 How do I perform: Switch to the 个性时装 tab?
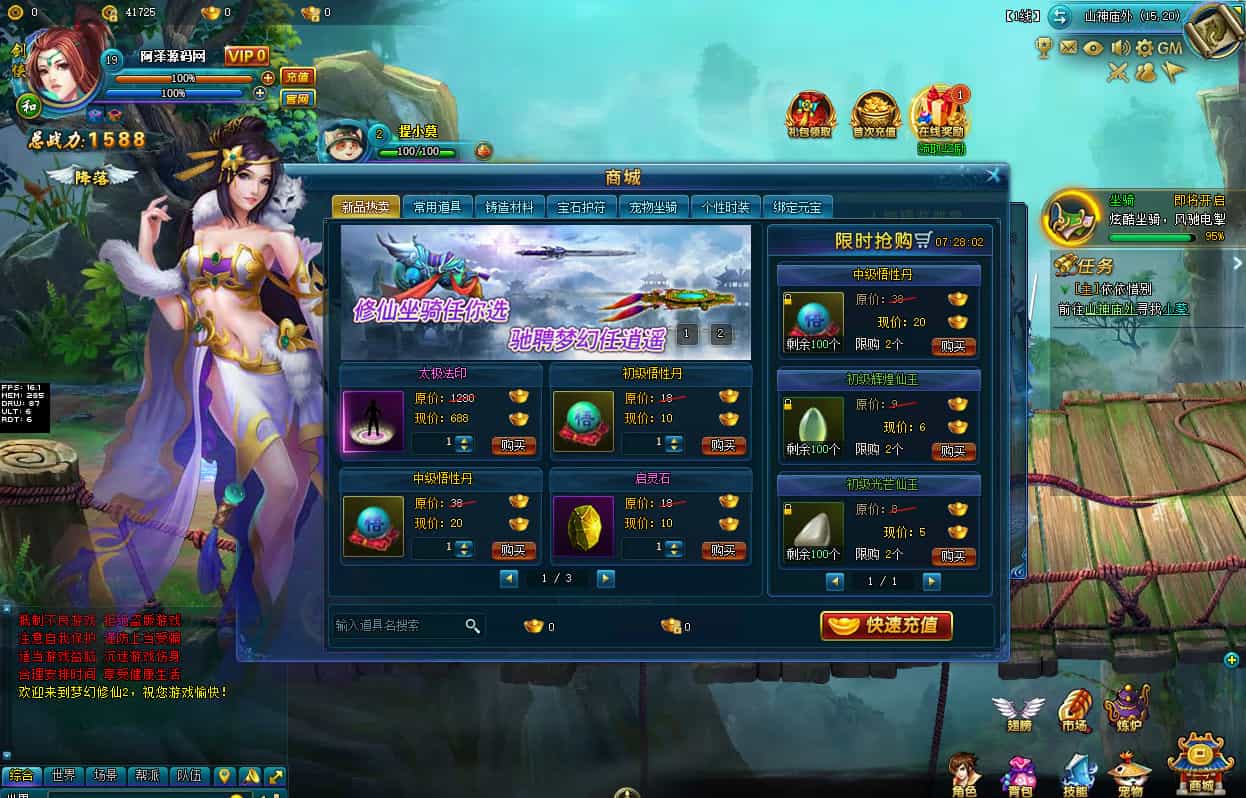point(725,207)
